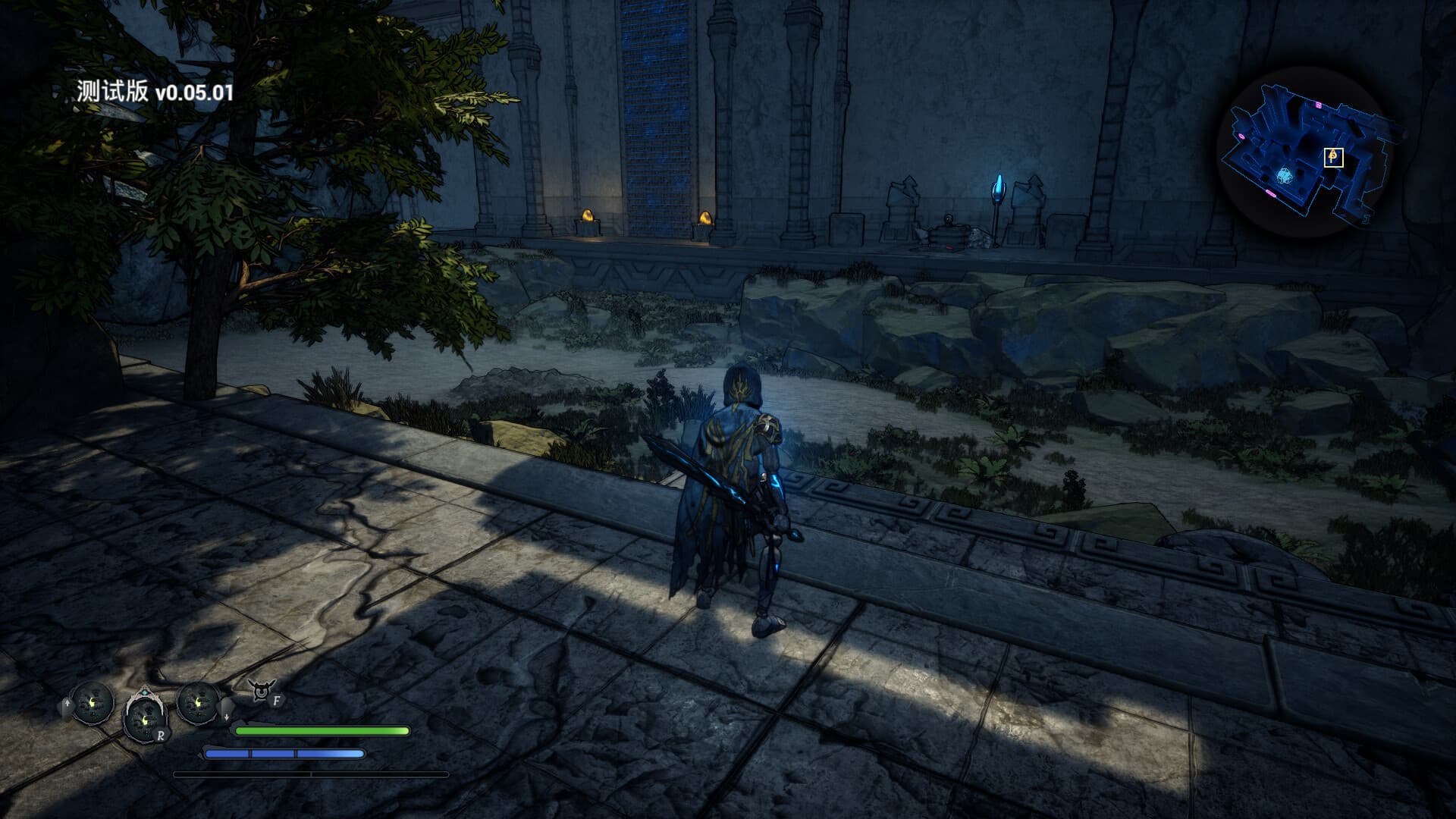The image size is (1456, 819).
Task: Click the down-arrow key indicator near third skill
Action: pyautogui.click(x=227, y=716)
